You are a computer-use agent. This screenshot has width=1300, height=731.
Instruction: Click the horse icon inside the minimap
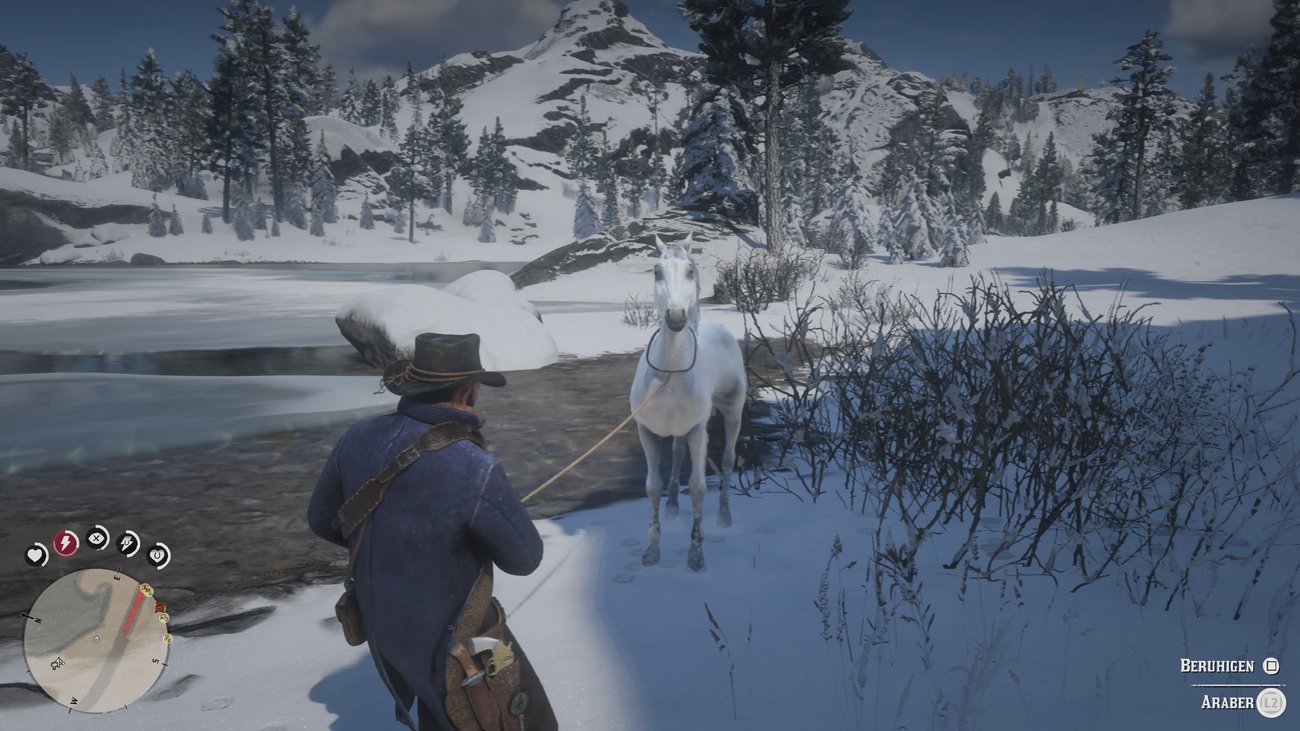tap(58, 663)
